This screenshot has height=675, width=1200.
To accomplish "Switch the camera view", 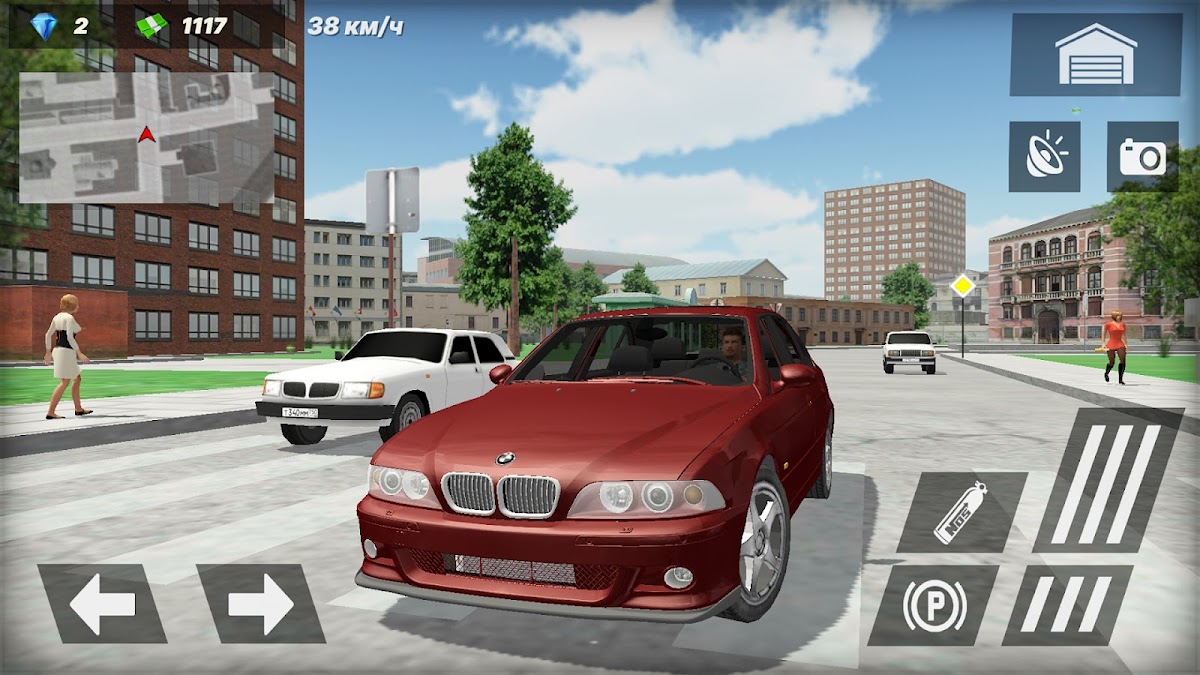I will click(1142, 157).
